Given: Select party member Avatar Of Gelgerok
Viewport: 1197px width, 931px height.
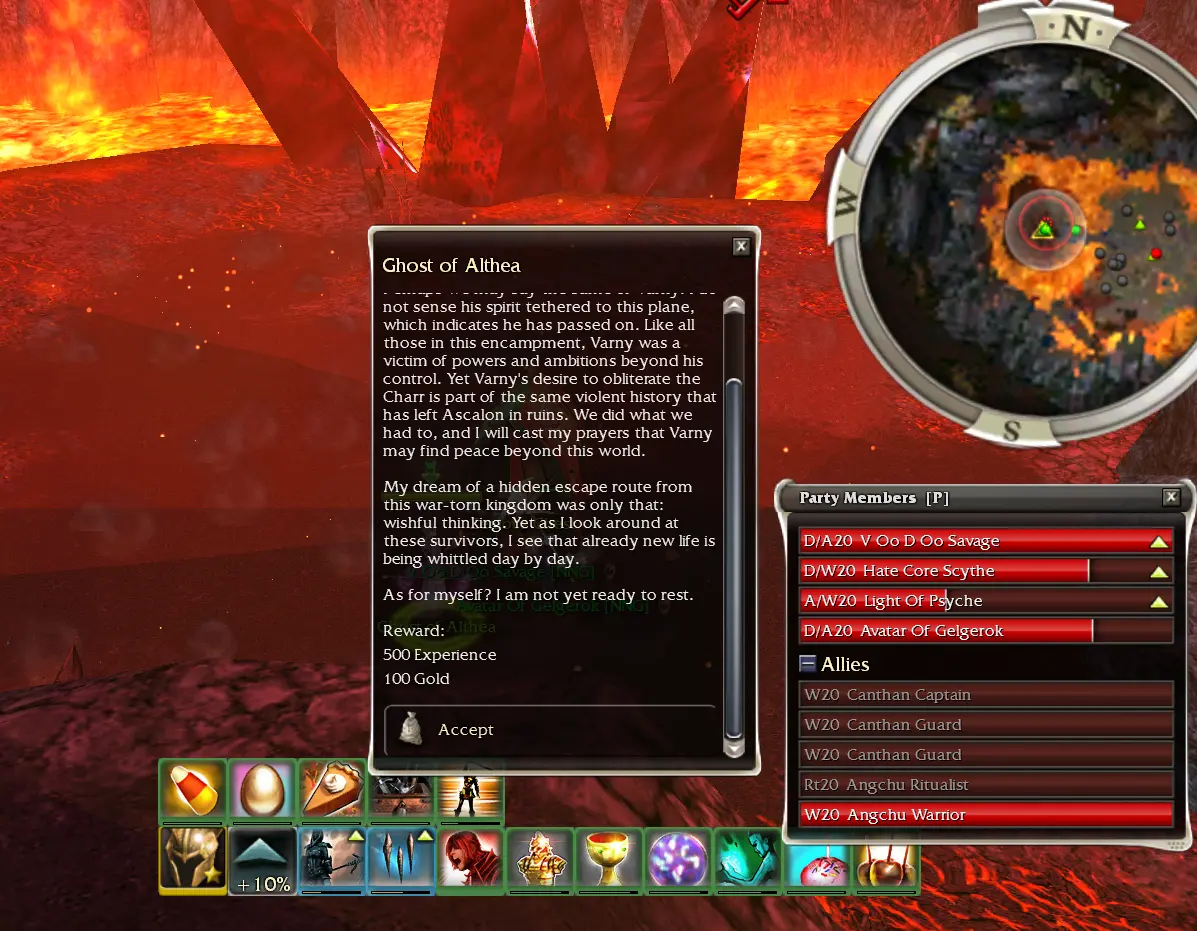Looking at the screenshot, I should point(985,631).
